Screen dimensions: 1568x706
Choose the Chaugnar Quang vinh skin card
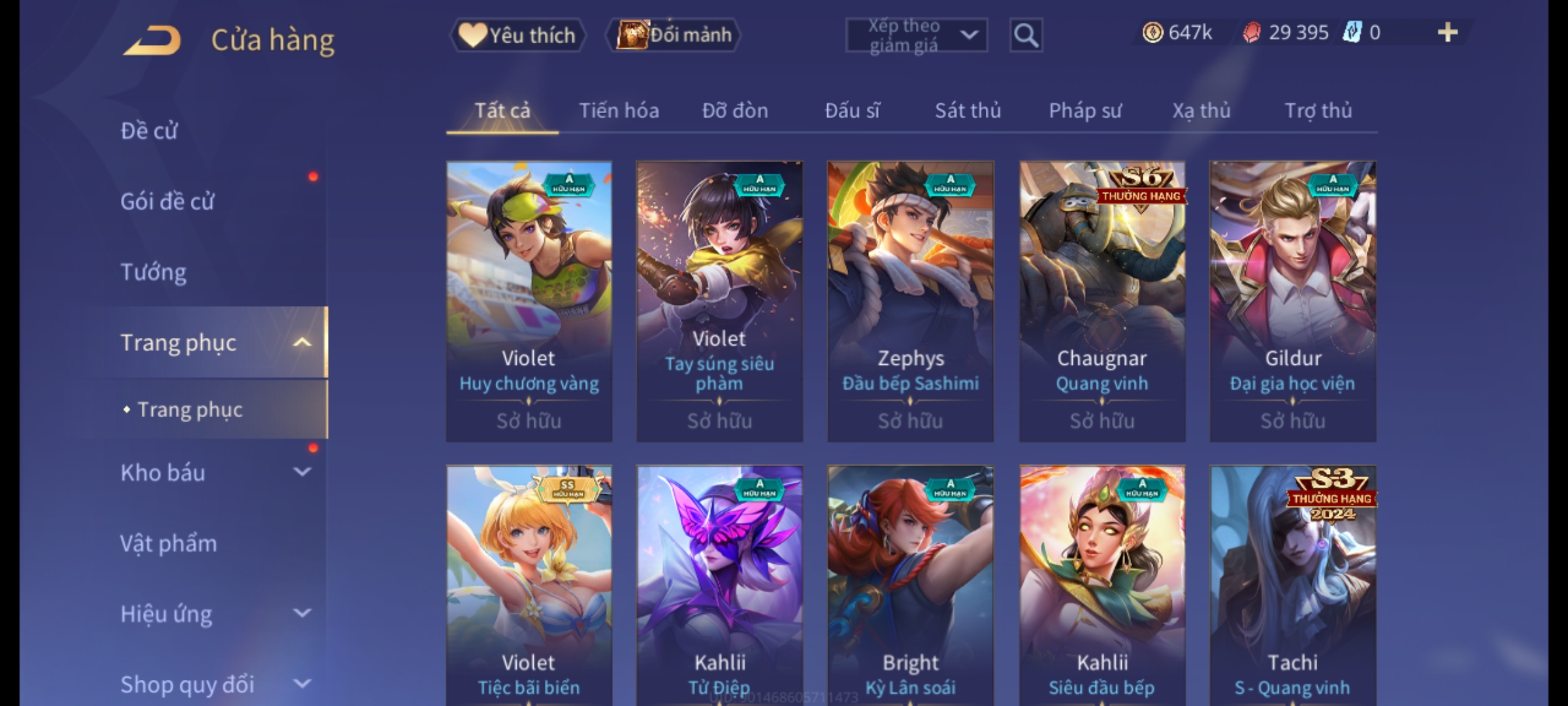tap(1102, 301)
